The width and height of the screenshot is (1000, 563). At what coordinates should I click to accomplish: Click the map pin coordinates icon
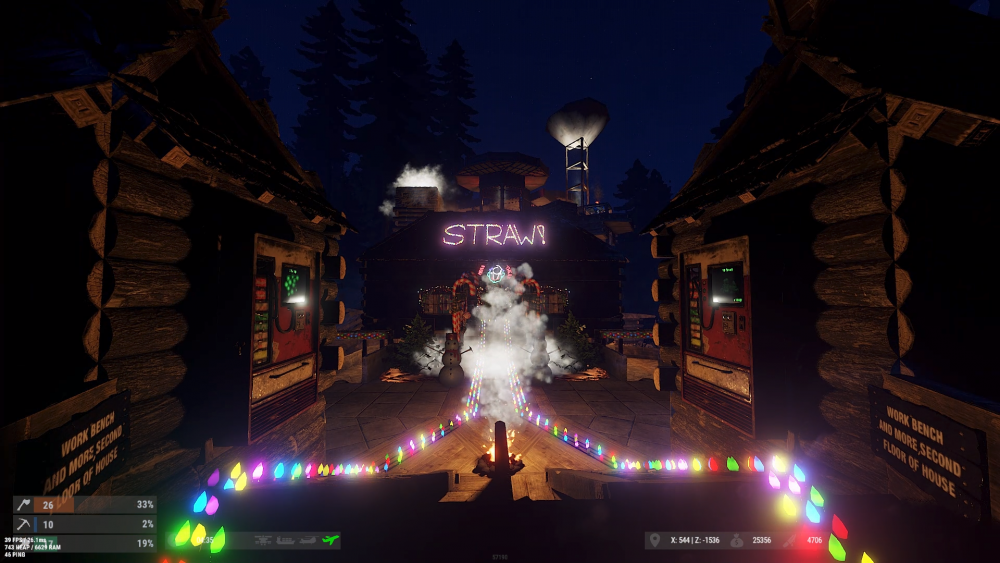click(655, 541)
